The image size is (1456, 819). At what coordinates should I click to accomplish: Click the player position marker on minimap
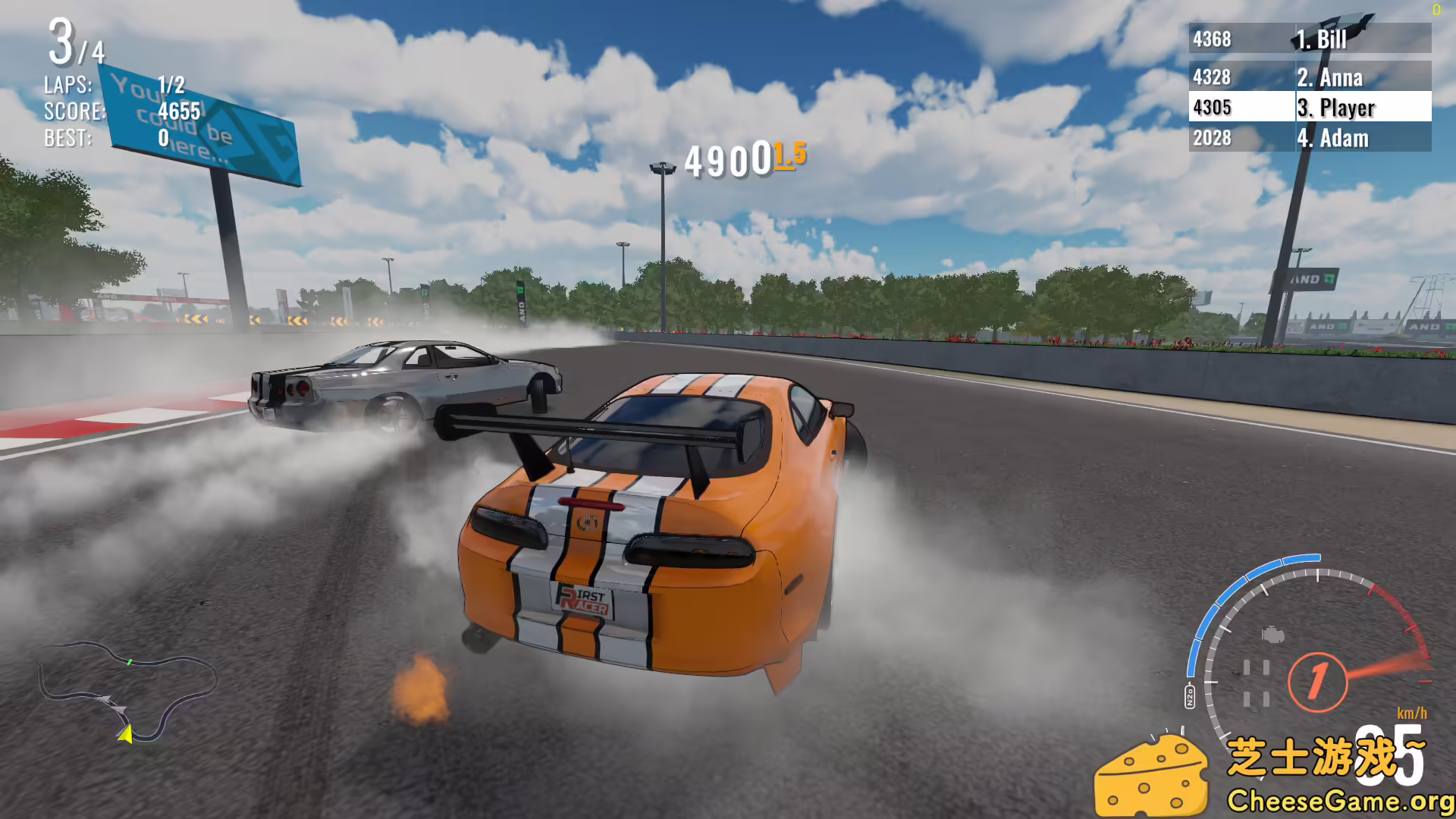127,736
